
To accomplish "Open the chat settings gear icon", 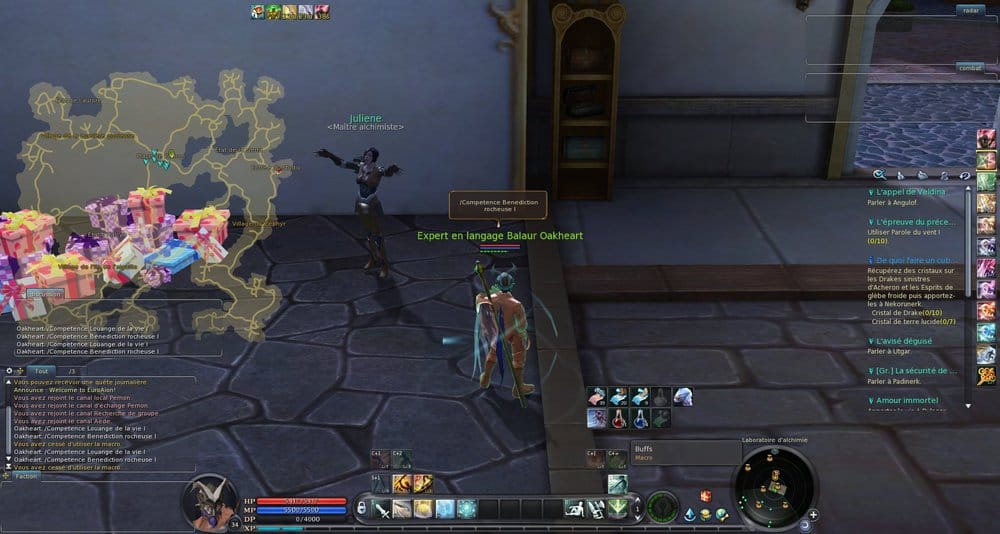I will [x=9, y=371].
